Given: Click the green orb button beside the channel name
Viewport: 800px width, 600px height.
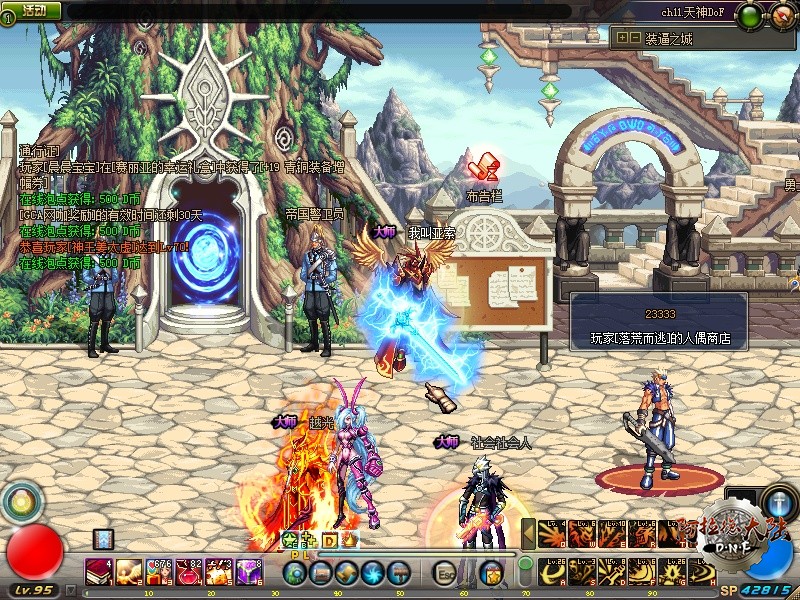Looking at the screenshot, I should point(750,15).
